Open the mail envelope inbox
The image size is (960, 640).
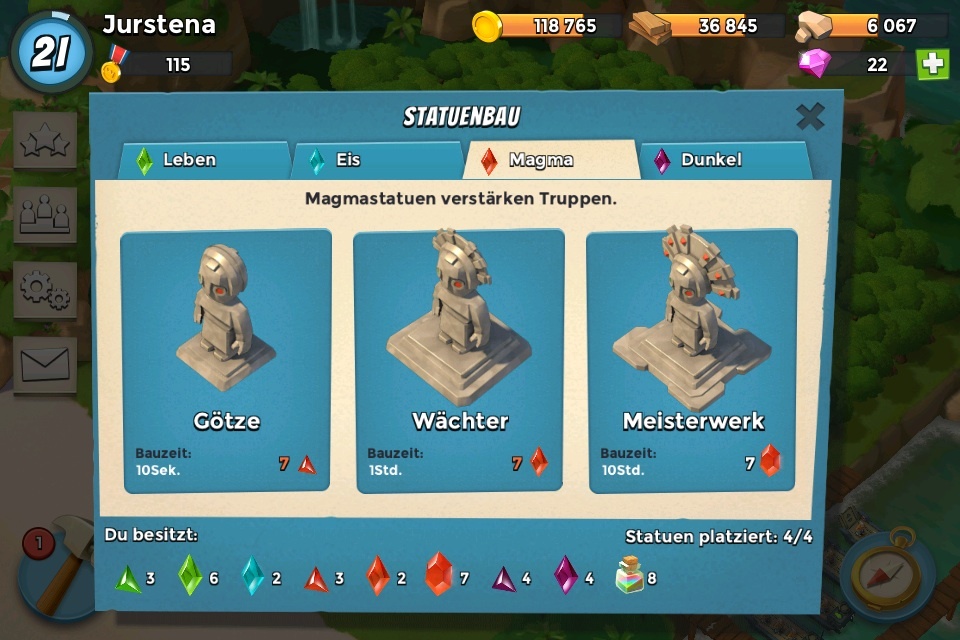pyautogui.click(x=45, y=364)
